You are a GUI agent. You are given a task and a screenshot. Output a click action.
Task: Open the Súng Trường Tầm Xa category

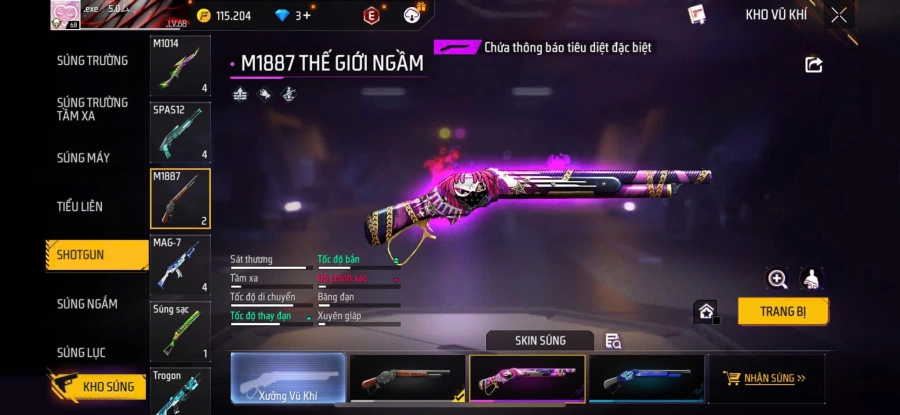[x=92, y=109]
